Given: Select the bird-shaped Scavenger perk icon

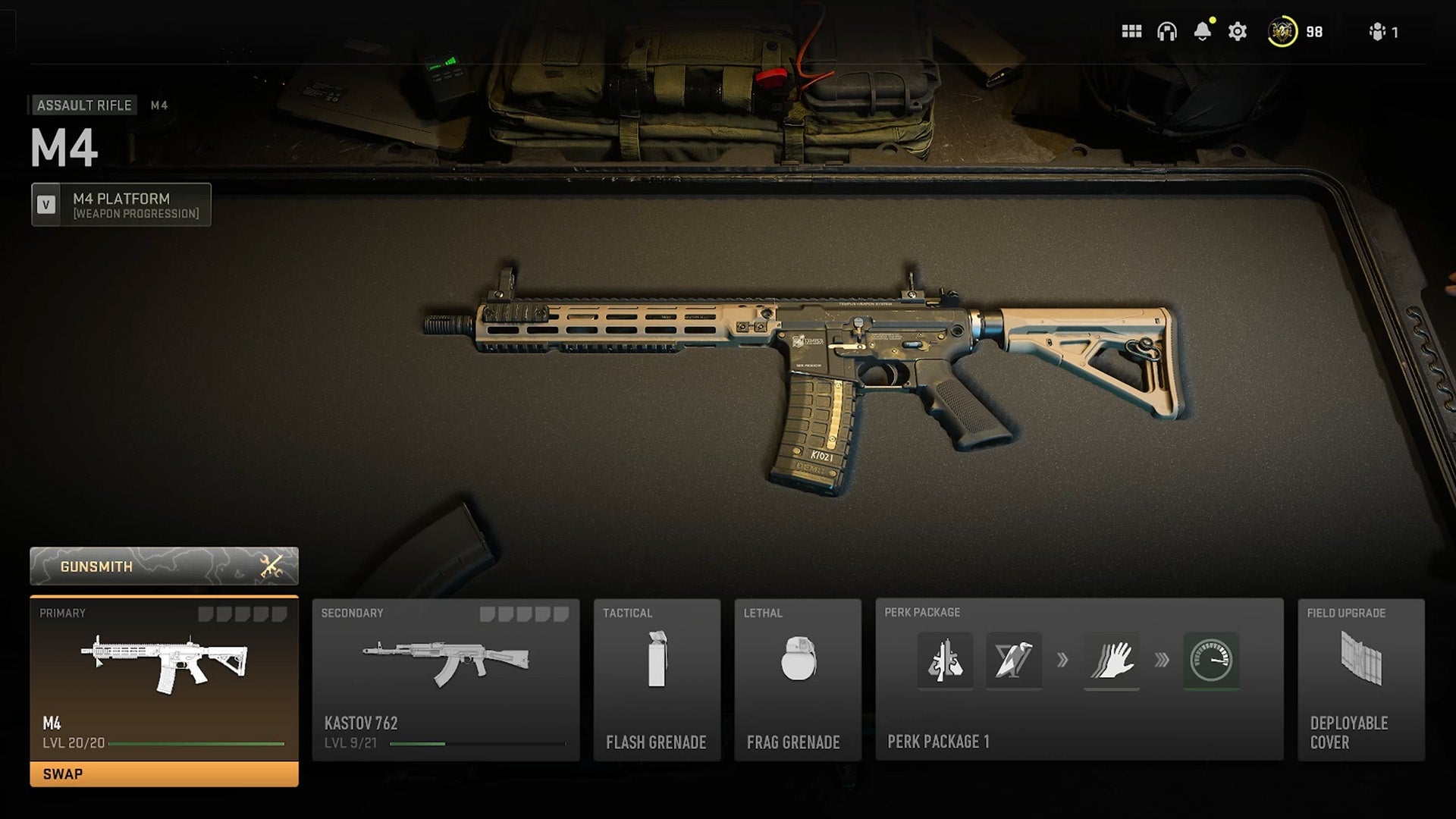Looking at the screenshot, I should [1014, 661].
